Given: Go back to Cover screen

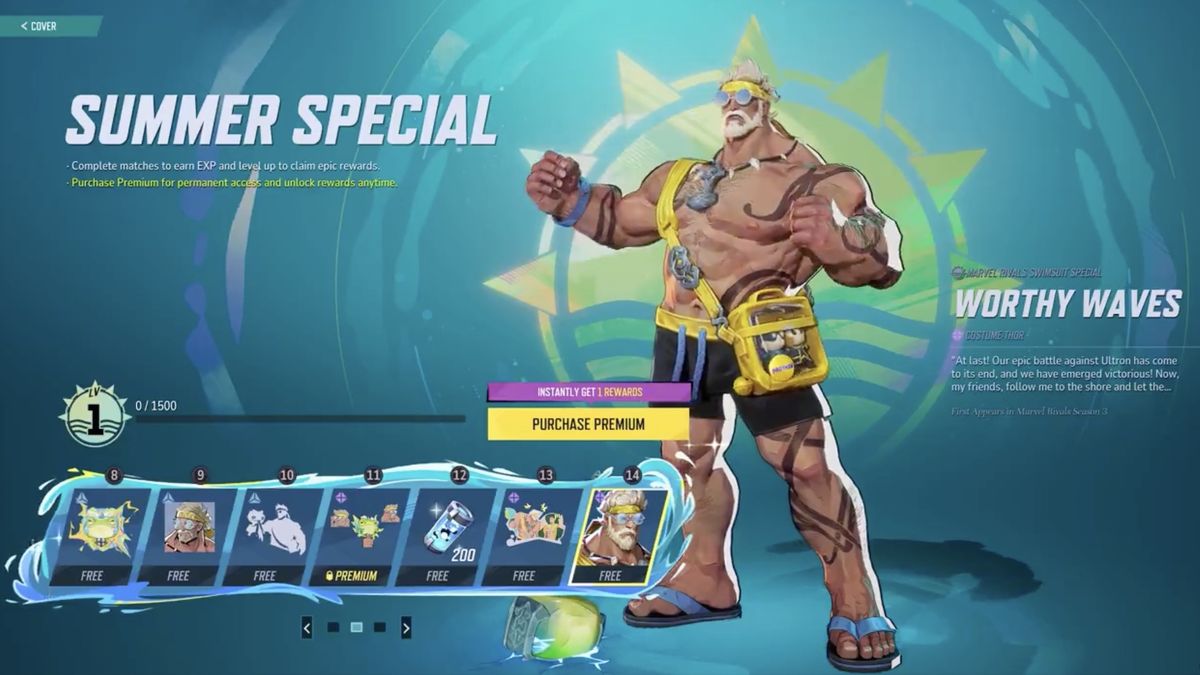Looking at the screenshot, I should 40,26.
